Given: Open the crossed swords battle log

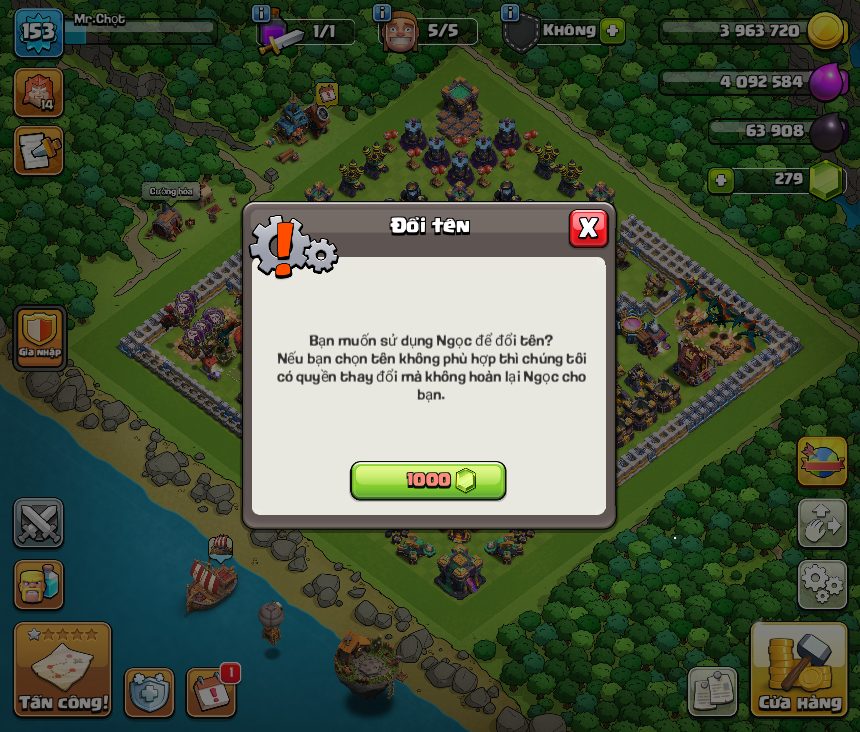Looking at the screenshot, I should 38,523.
